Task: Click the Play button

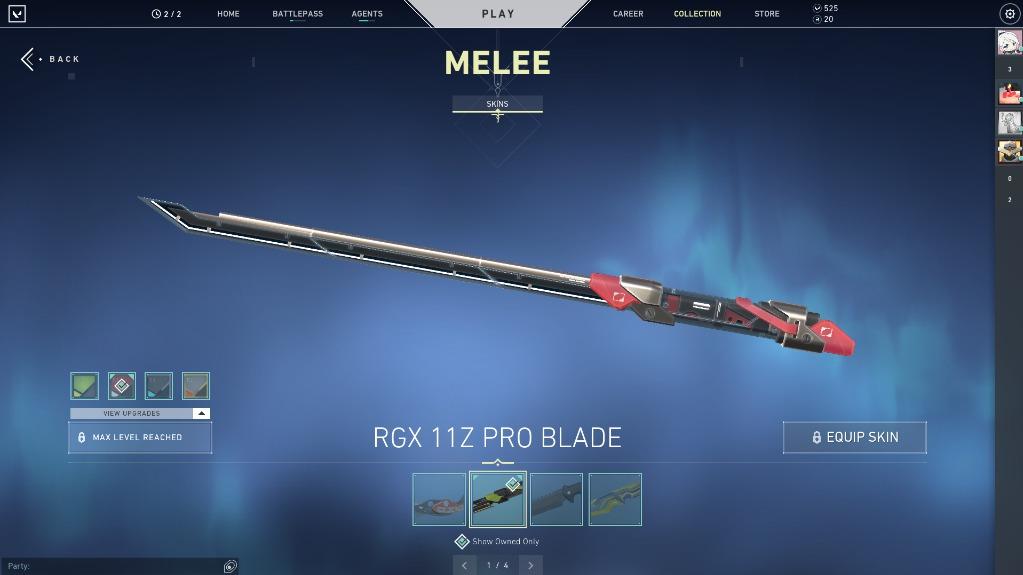Action: [x=498, y=14]
